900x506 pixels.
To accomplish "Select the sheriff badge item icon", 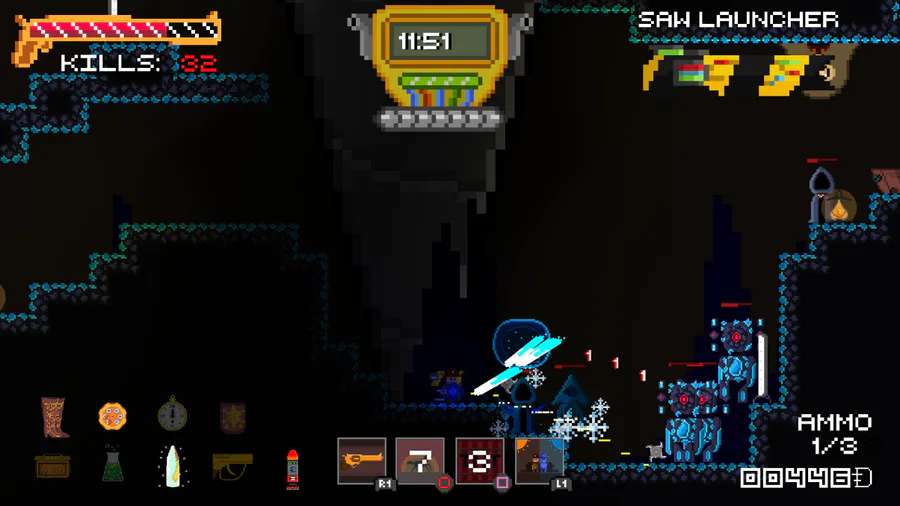I will coord(231,416).
